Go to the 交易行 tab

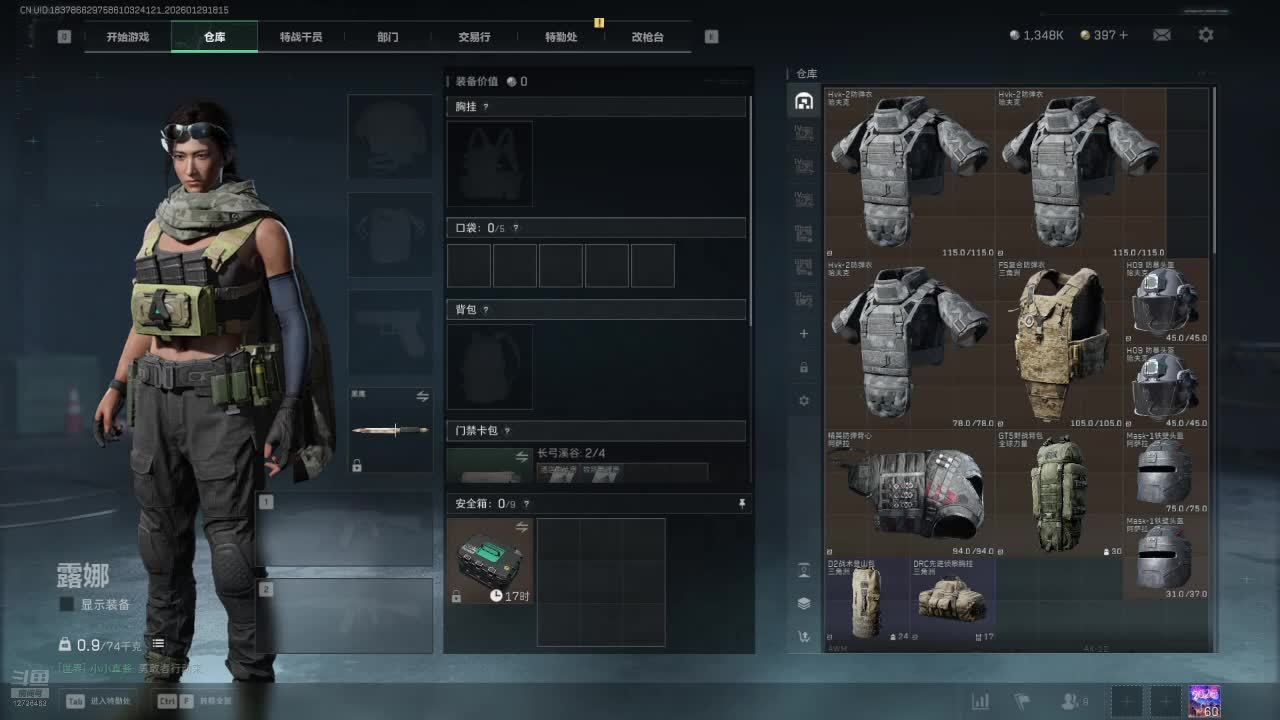click(474, 37)
